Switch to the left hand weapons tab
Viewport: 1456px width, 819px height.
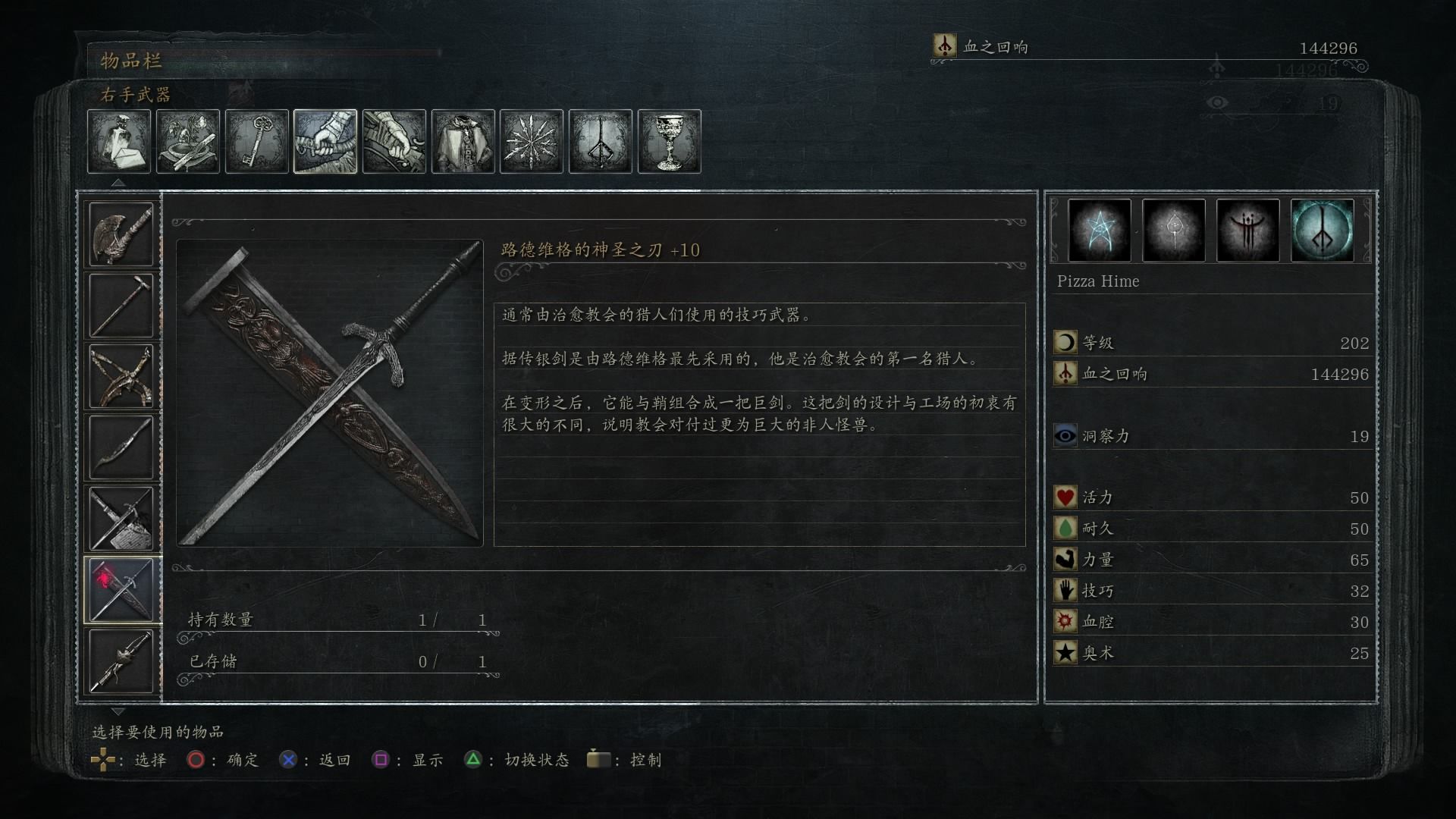click(394, 142)
